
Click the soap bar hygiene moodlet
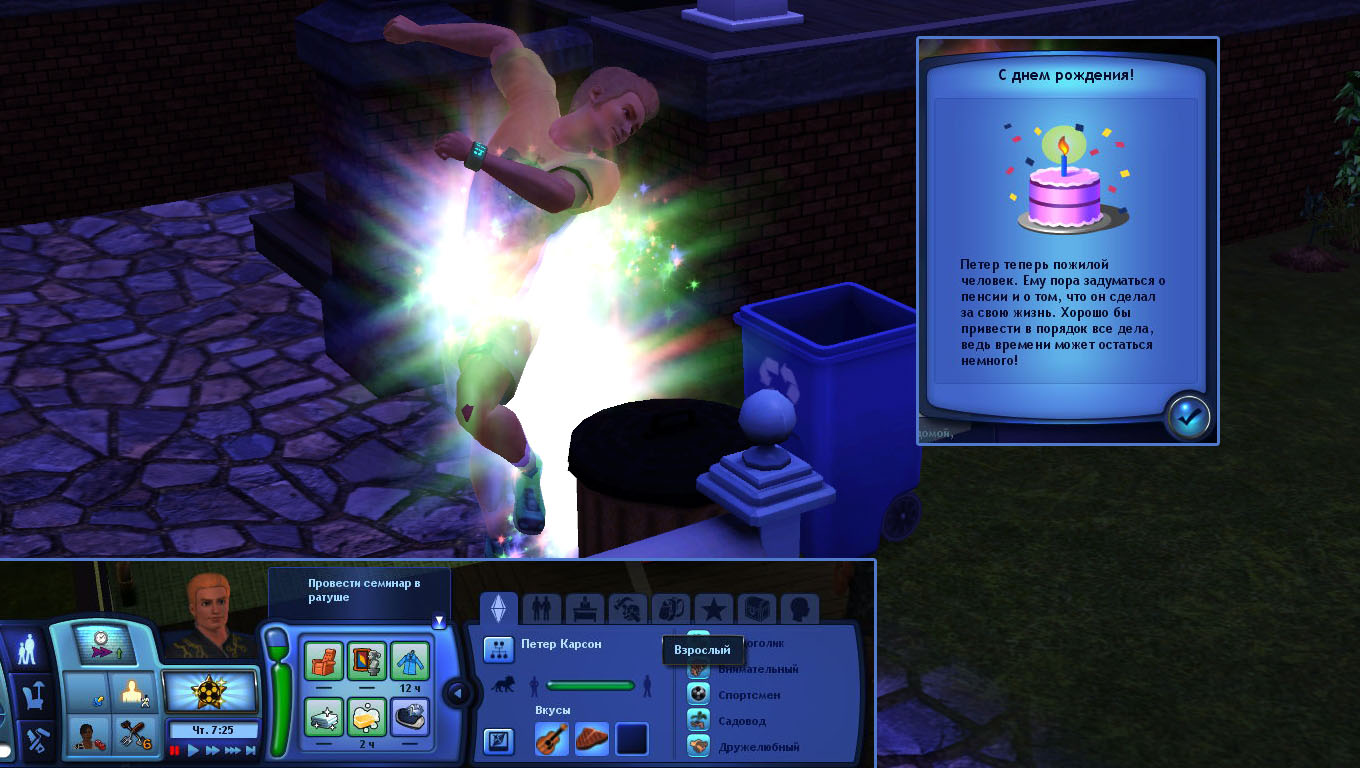point(366,716)
